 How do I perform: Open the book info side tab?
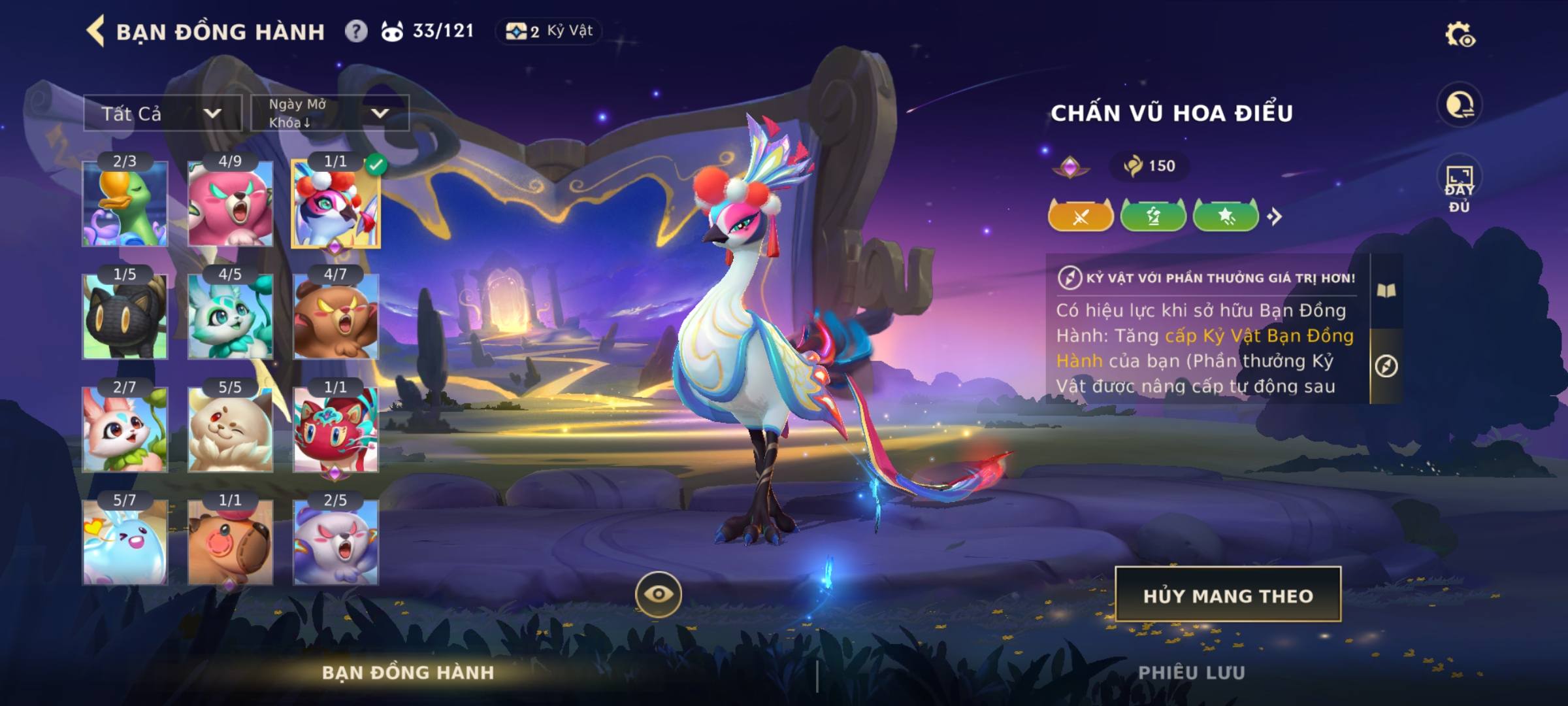[x=1386, y=291]
